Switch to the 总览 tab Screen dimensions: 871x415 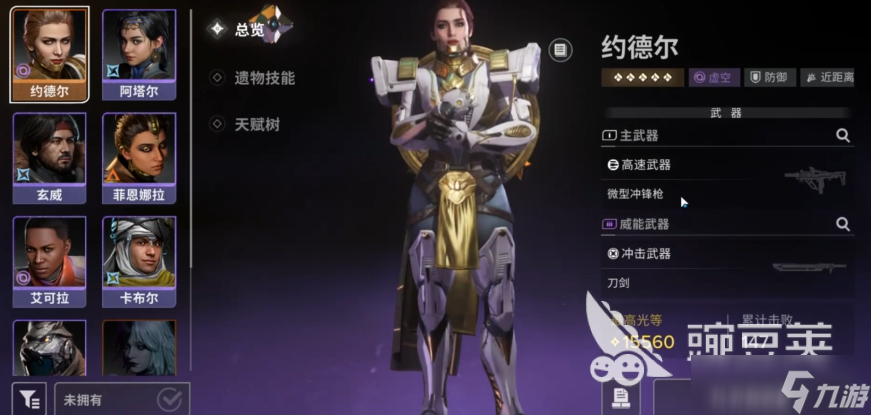tap(248, 29)
